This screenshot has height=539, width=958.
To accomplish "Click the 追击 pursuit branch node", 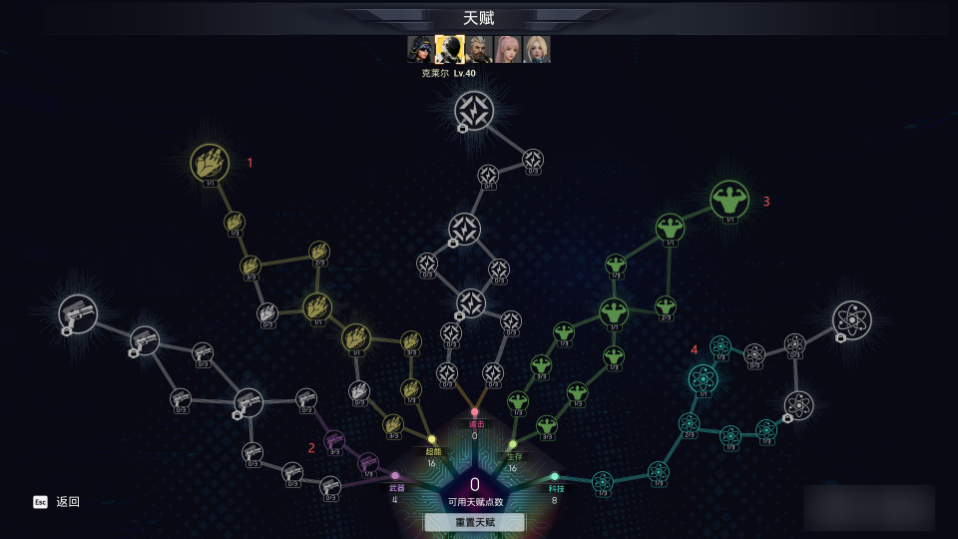I will 475,412.
